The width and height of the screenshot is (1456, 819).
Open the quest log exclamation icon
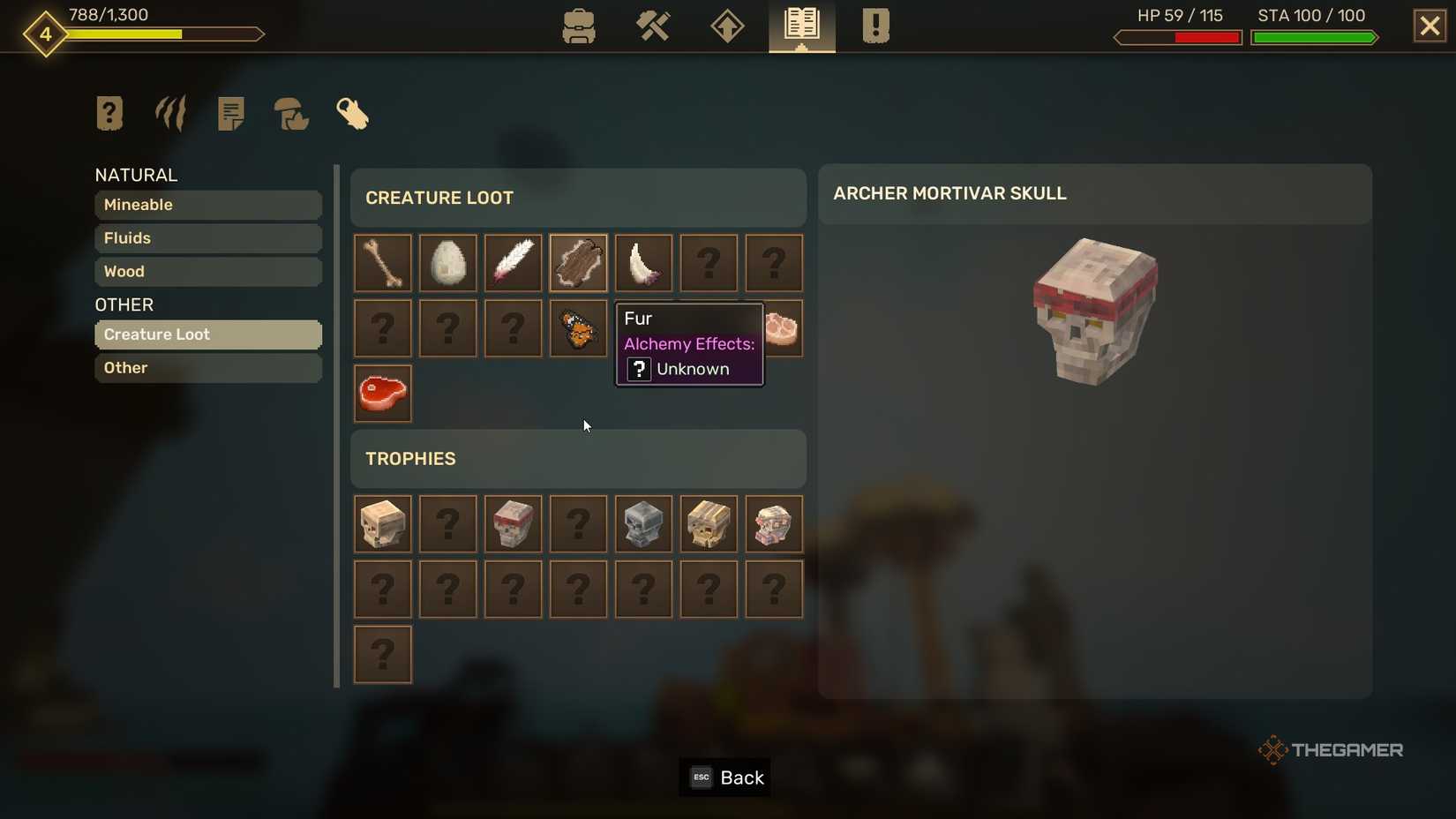[874, 26]
